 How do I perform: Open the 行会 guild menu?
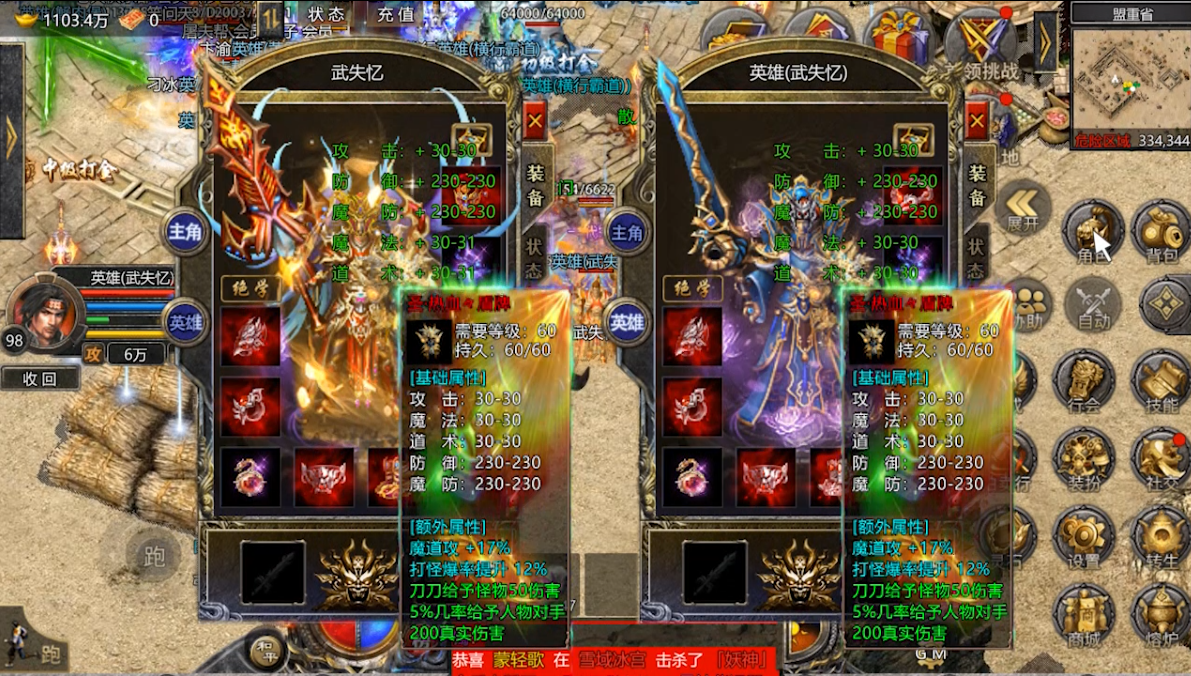point(1084,384)
